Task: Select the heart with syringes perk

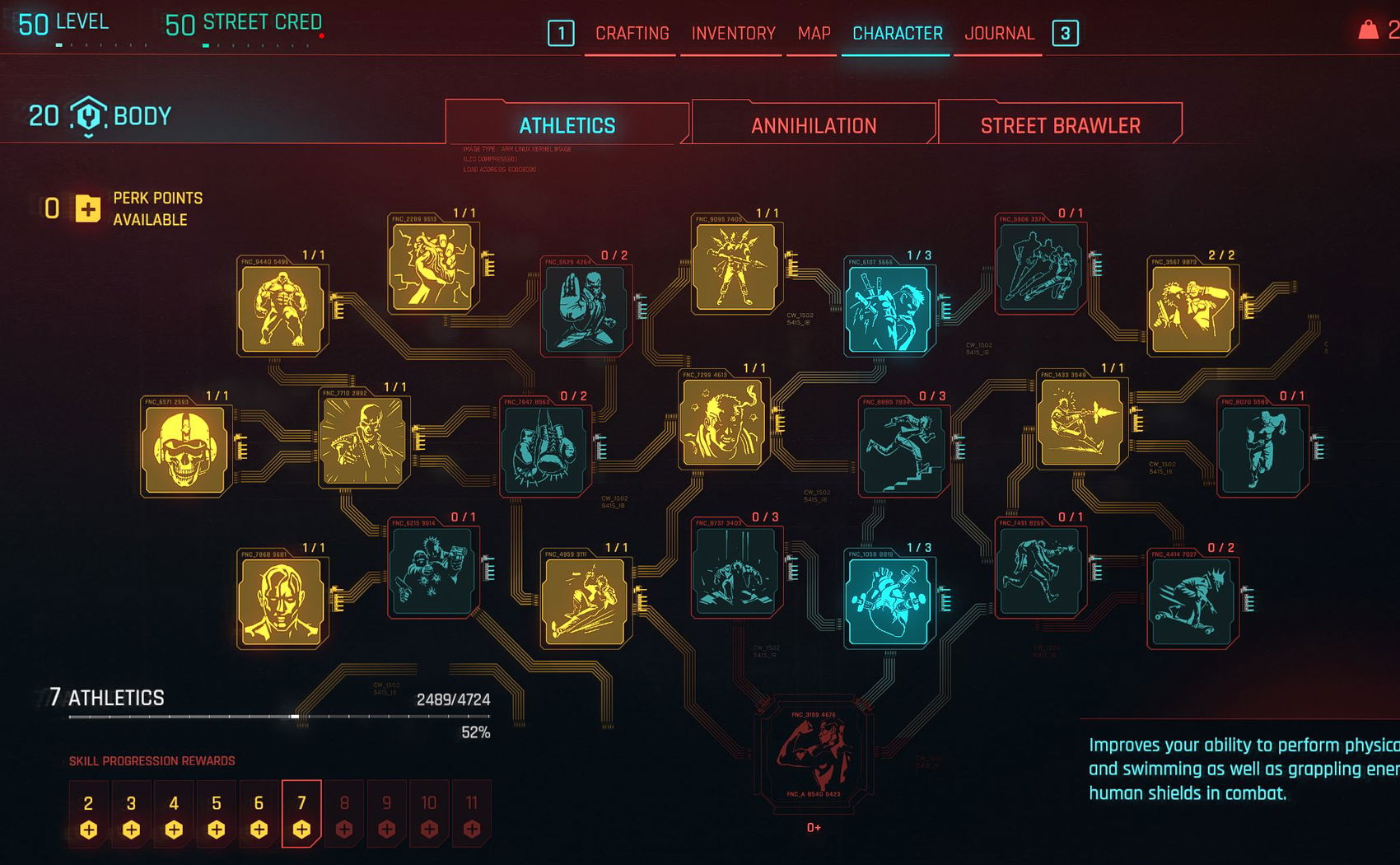Action: point(888,601)
